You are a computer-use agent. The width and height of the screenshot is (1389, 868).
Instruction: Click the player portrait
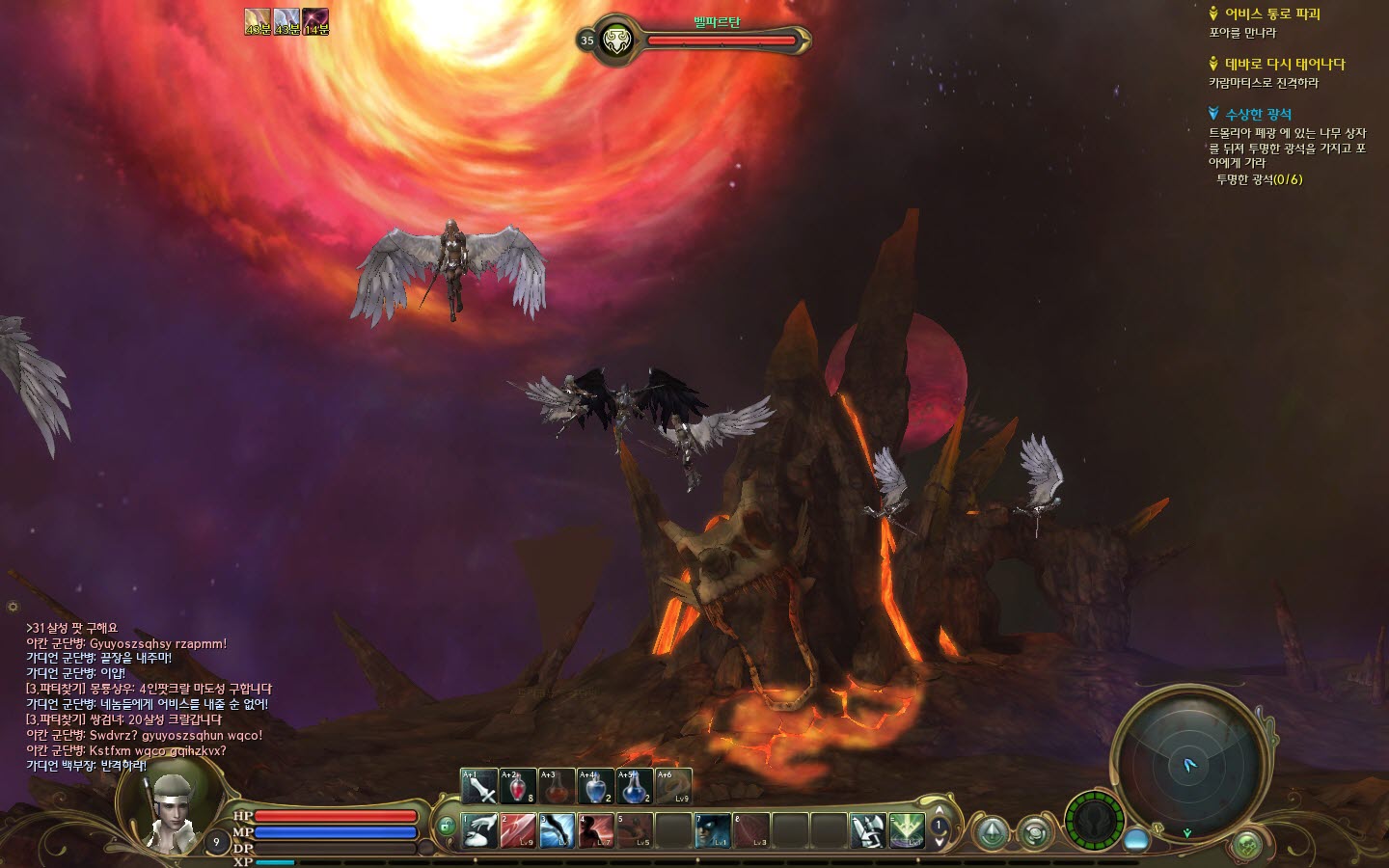[172, 810]
